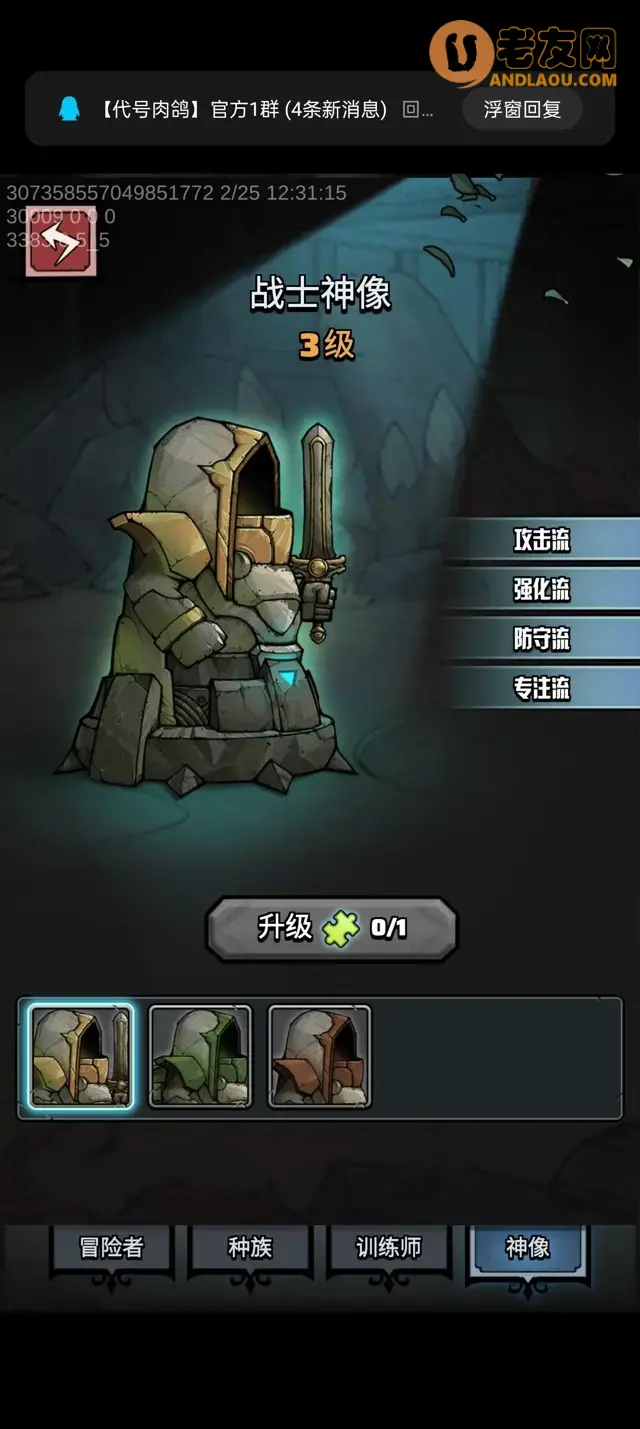This screenshot has height=1429, width=640.
Task: Choose the 强化流 build option
Action: coord(541,589)
